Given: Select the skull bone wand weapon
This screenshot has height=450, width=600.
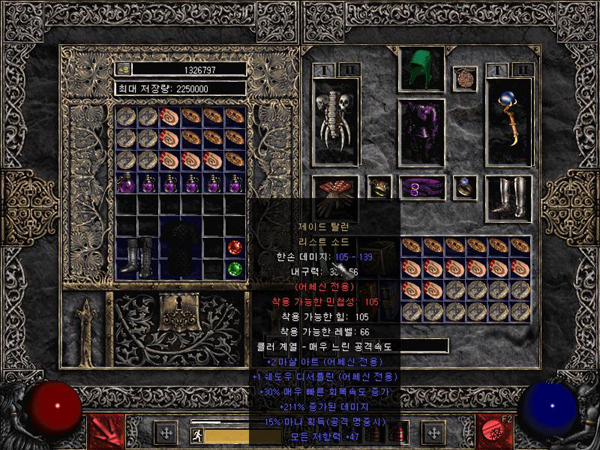Looking at the screenshot, I should [336, 122].
